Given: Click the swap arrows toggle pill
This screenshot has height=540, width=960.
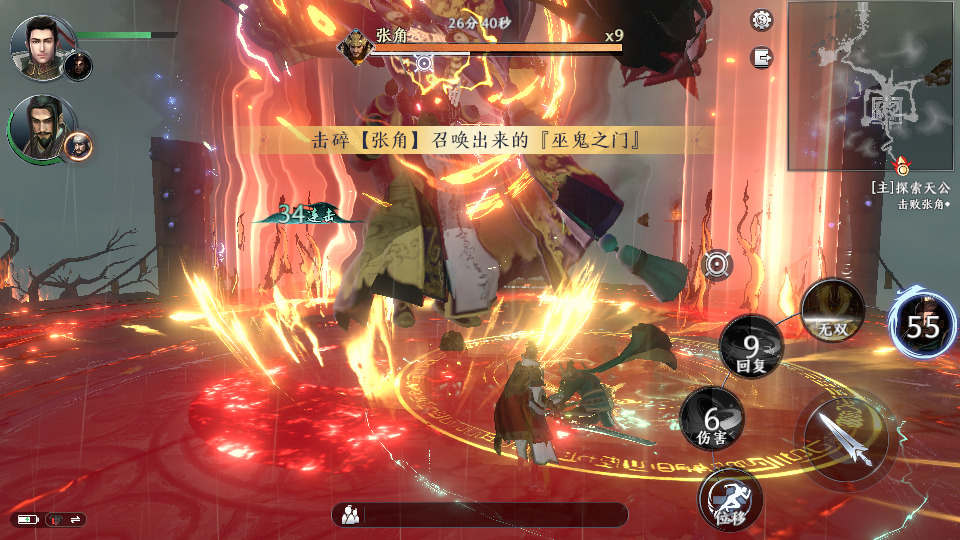Looking at the screenshot, I should 67,519.
